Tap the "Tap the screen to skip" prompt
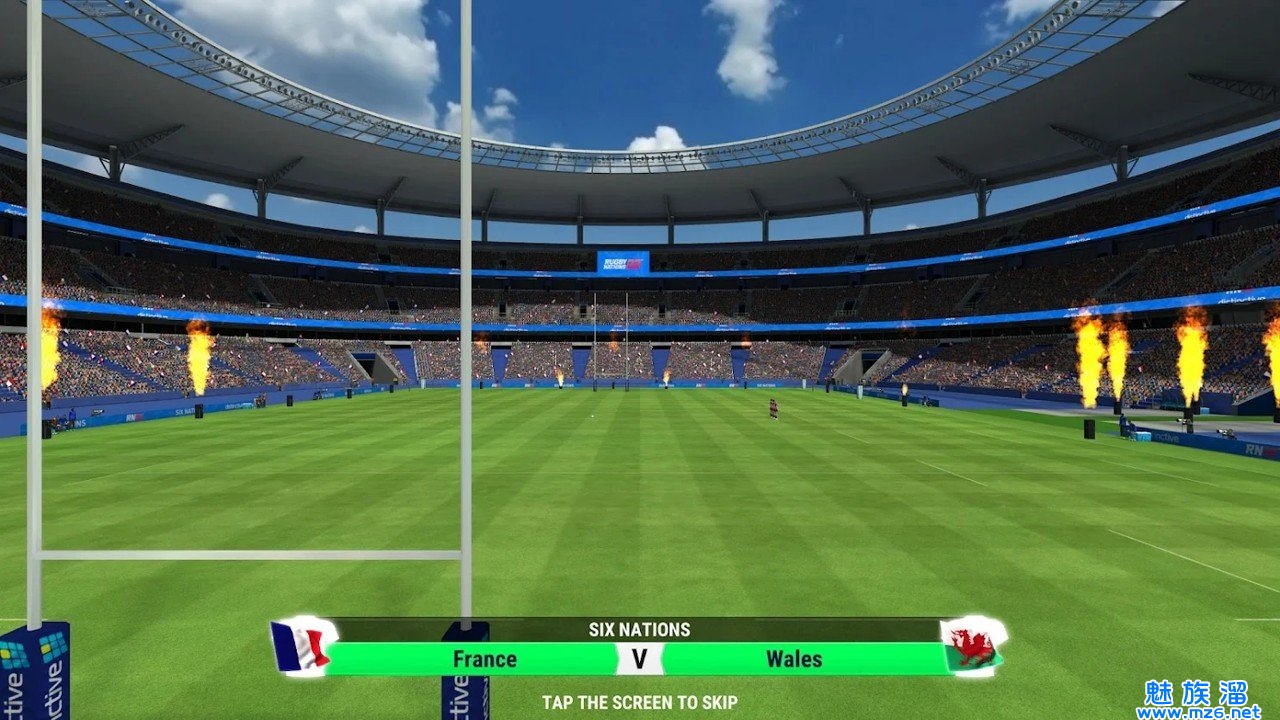This screenshot has height=720, width=1280. pos(640,703)
